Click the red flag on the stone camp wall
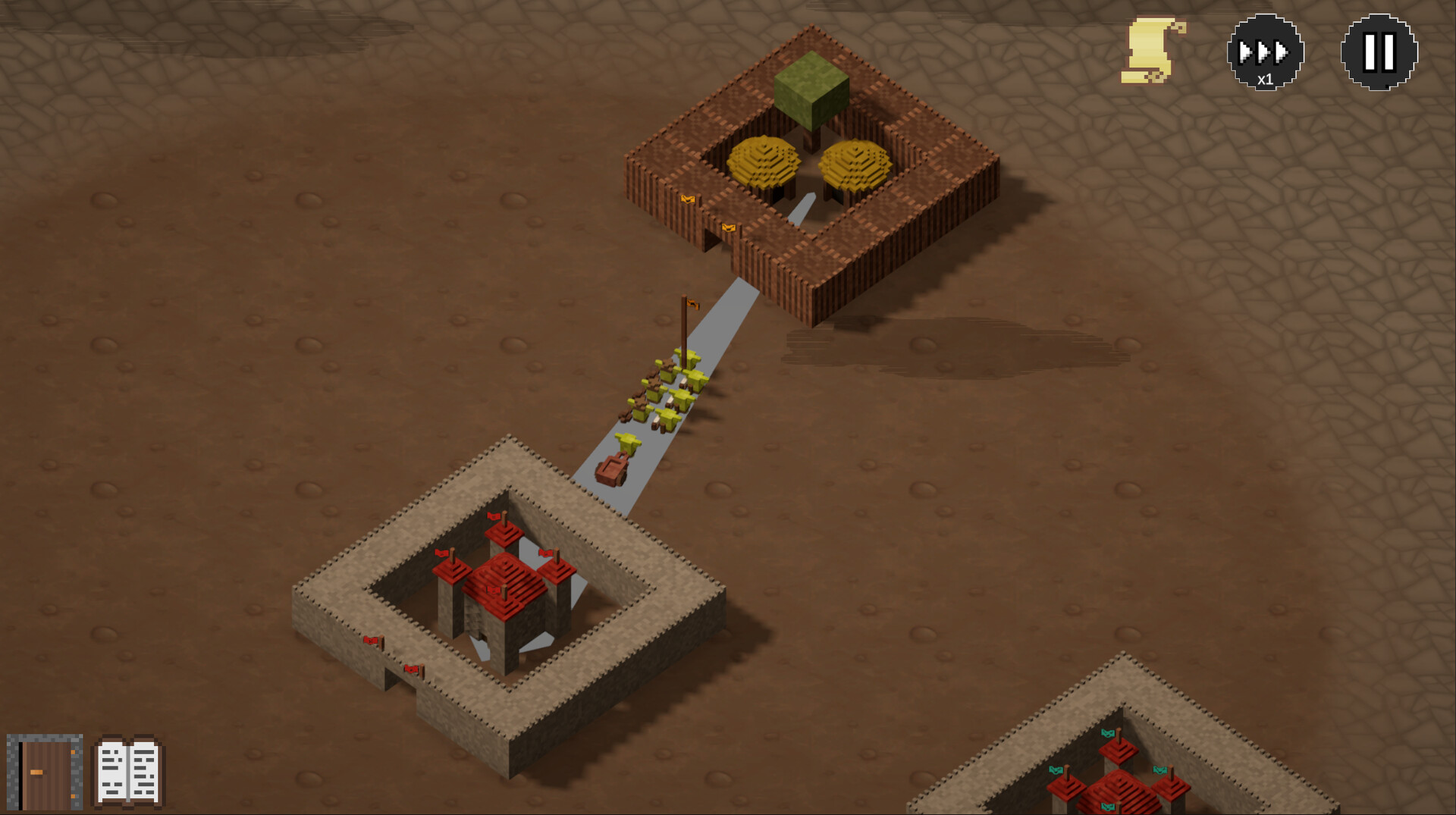Screen dimensions: 1456x815 click(x=372, y=641)
